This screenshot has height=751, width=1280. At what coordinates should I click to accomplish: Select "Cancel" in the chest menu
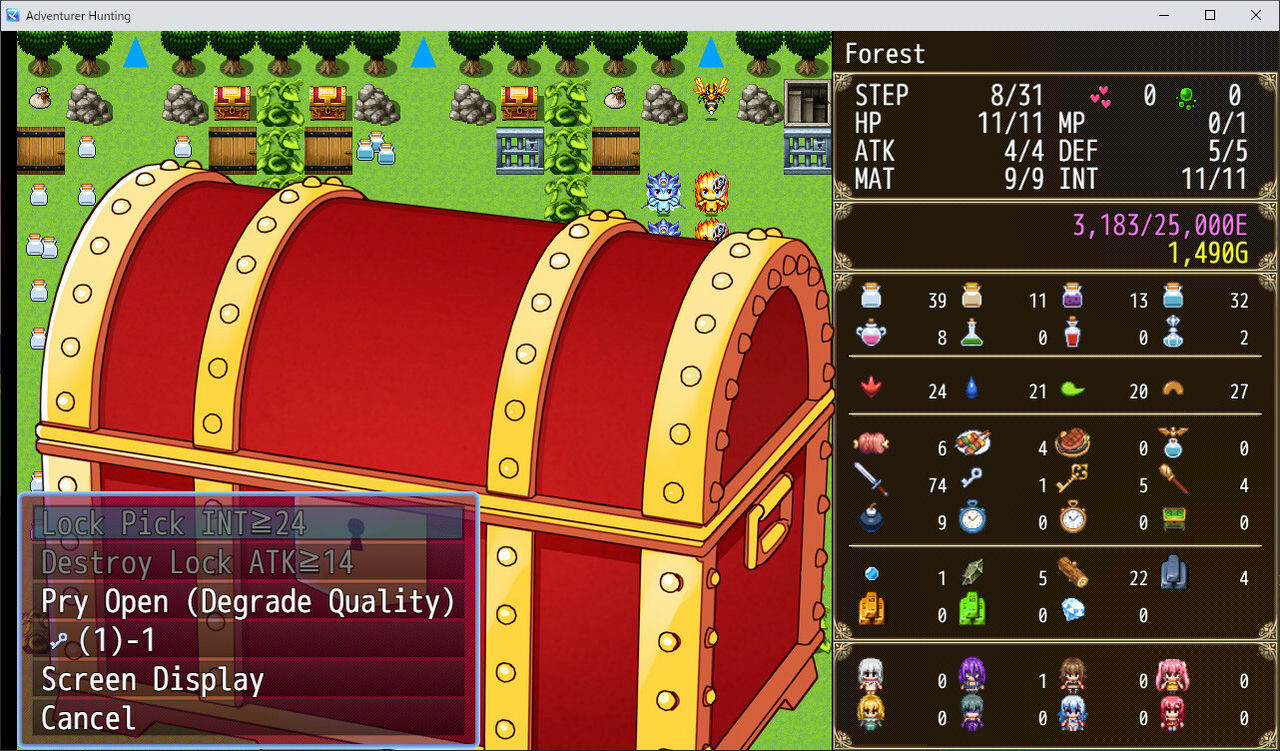(87, 718)
